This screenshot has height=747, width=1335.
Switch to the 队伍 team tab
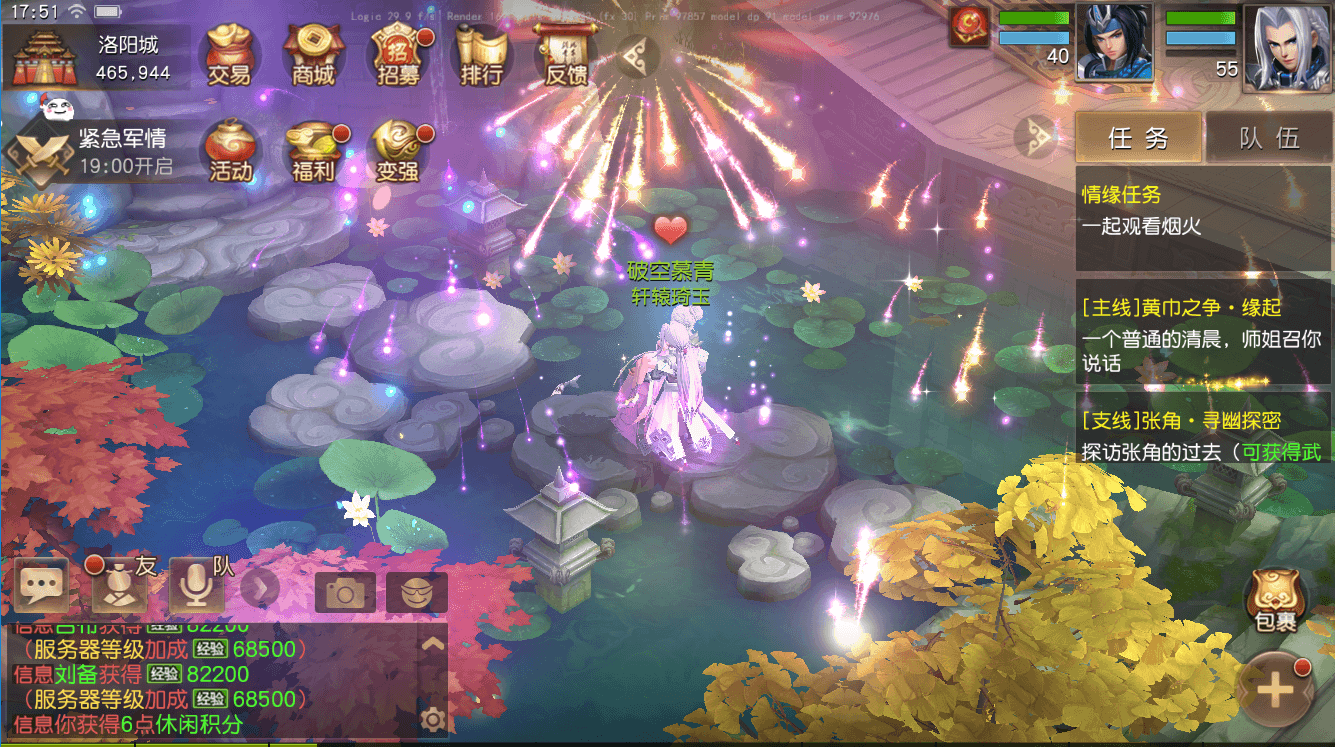coord(1270,137)
